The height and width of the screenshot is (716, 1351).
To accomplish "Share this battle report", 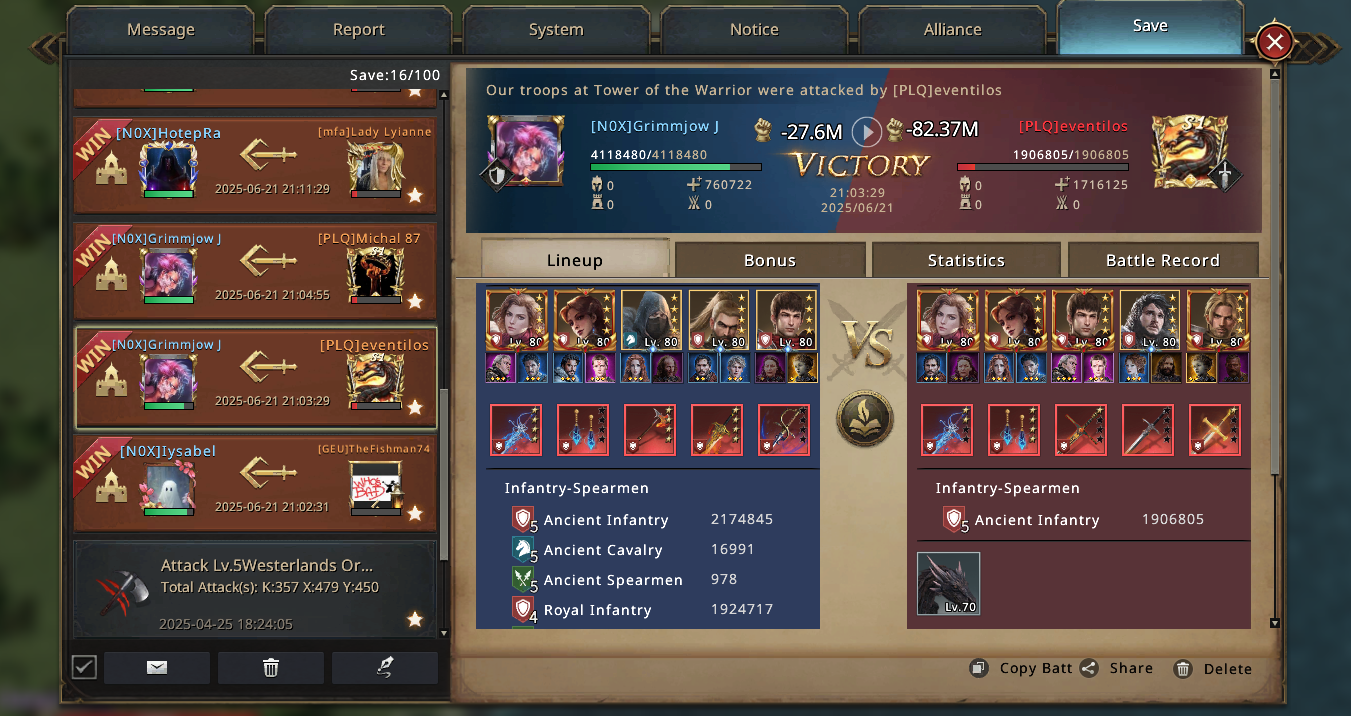I will coord(1117,669).
